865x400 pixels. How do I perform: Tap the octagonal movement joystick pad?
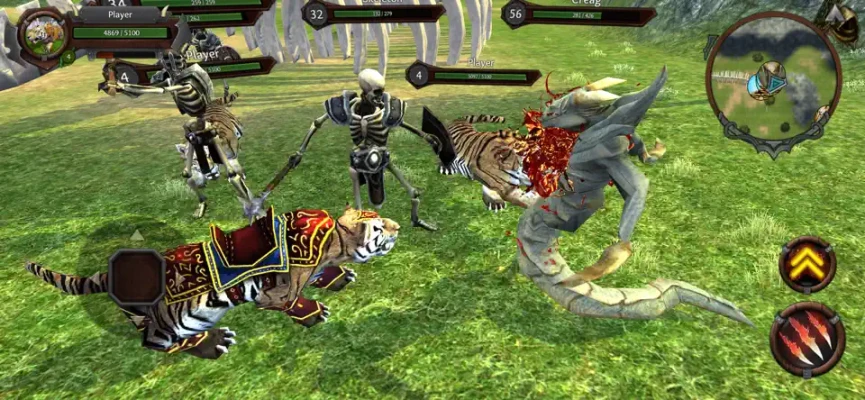click(136, 277)
